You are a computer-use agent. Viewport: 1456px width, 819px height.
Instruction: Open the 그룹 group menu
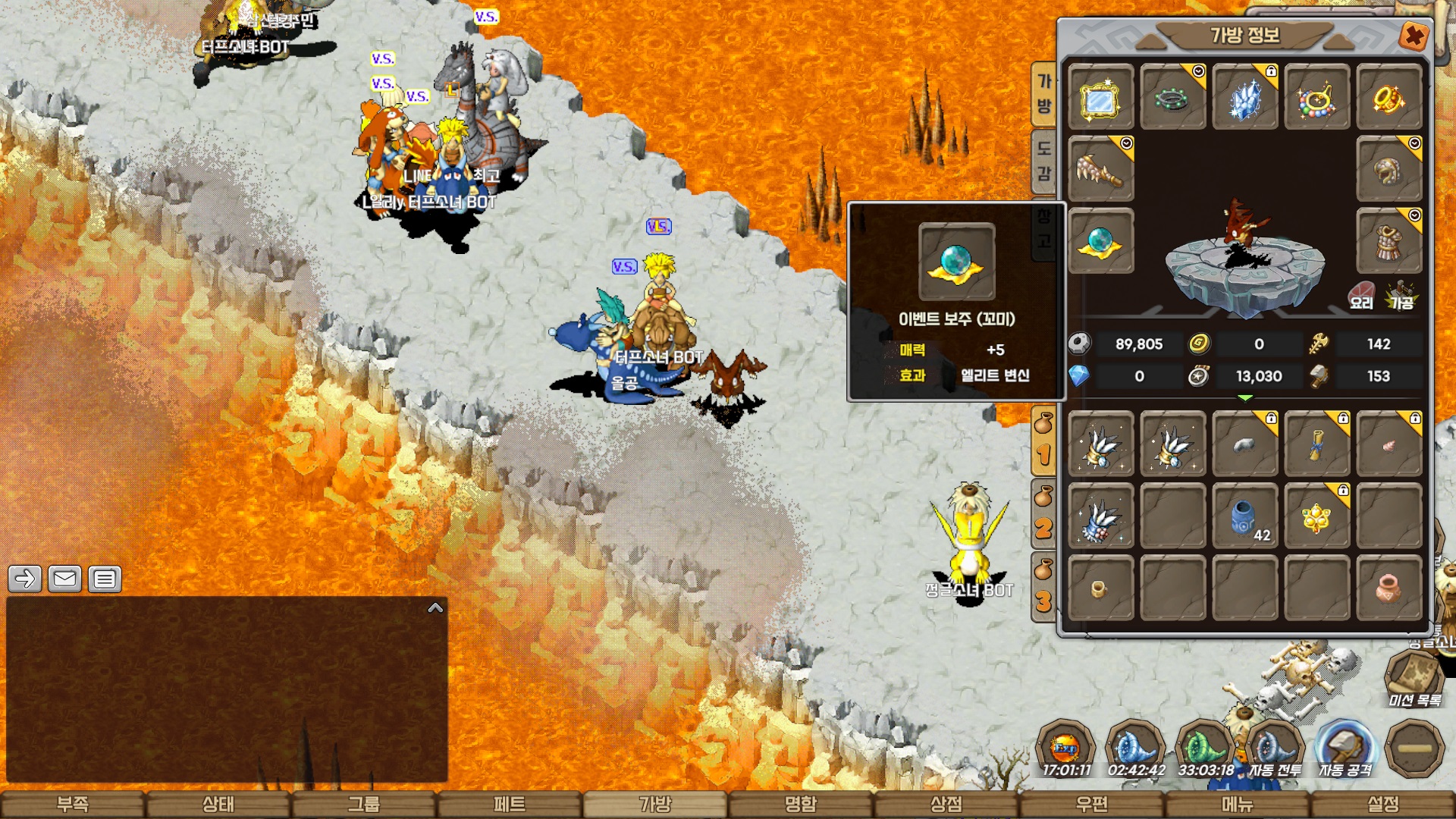click(364, 804)
